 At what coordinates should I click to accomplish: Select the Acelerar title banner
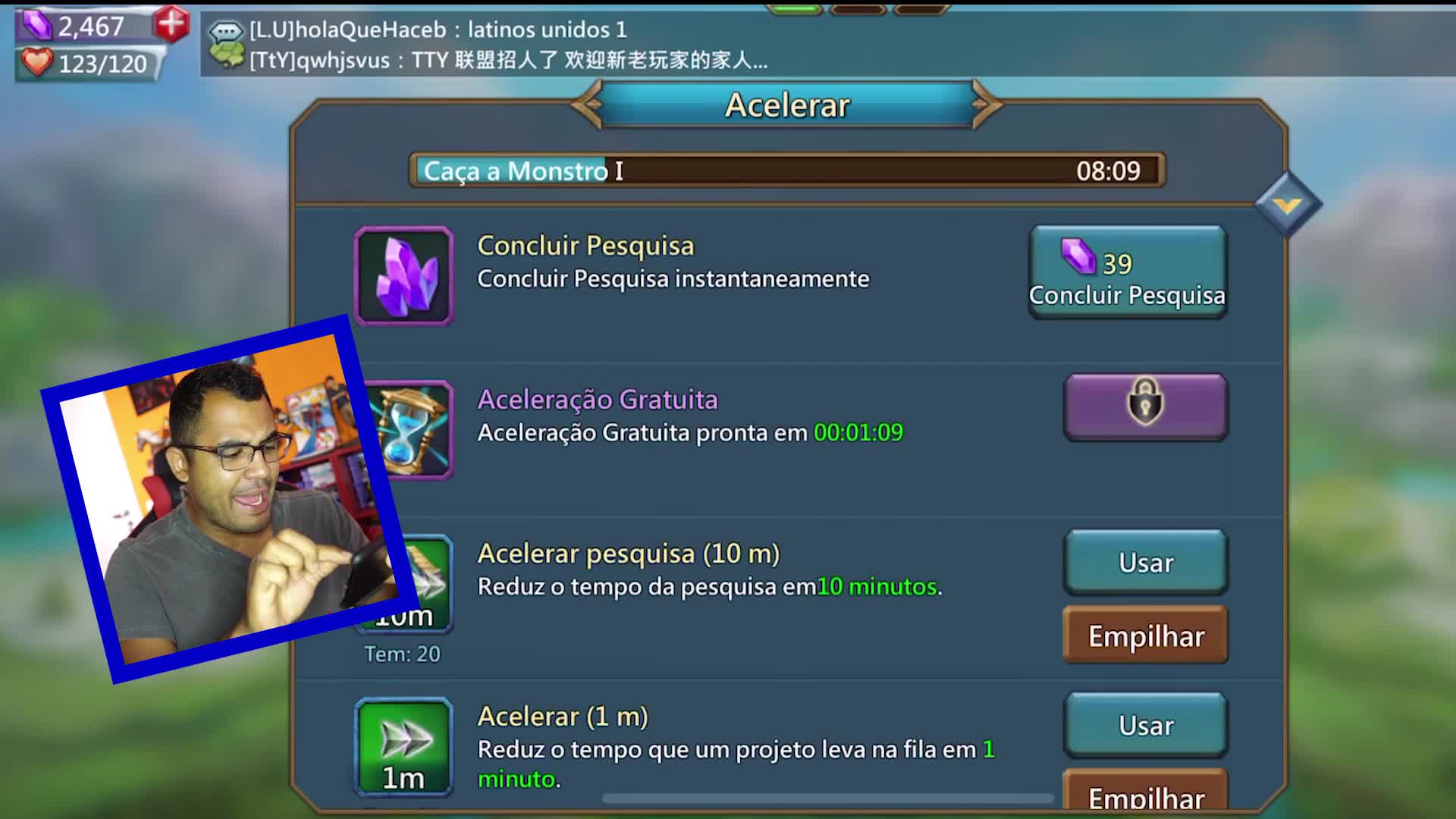pos(787,105)
